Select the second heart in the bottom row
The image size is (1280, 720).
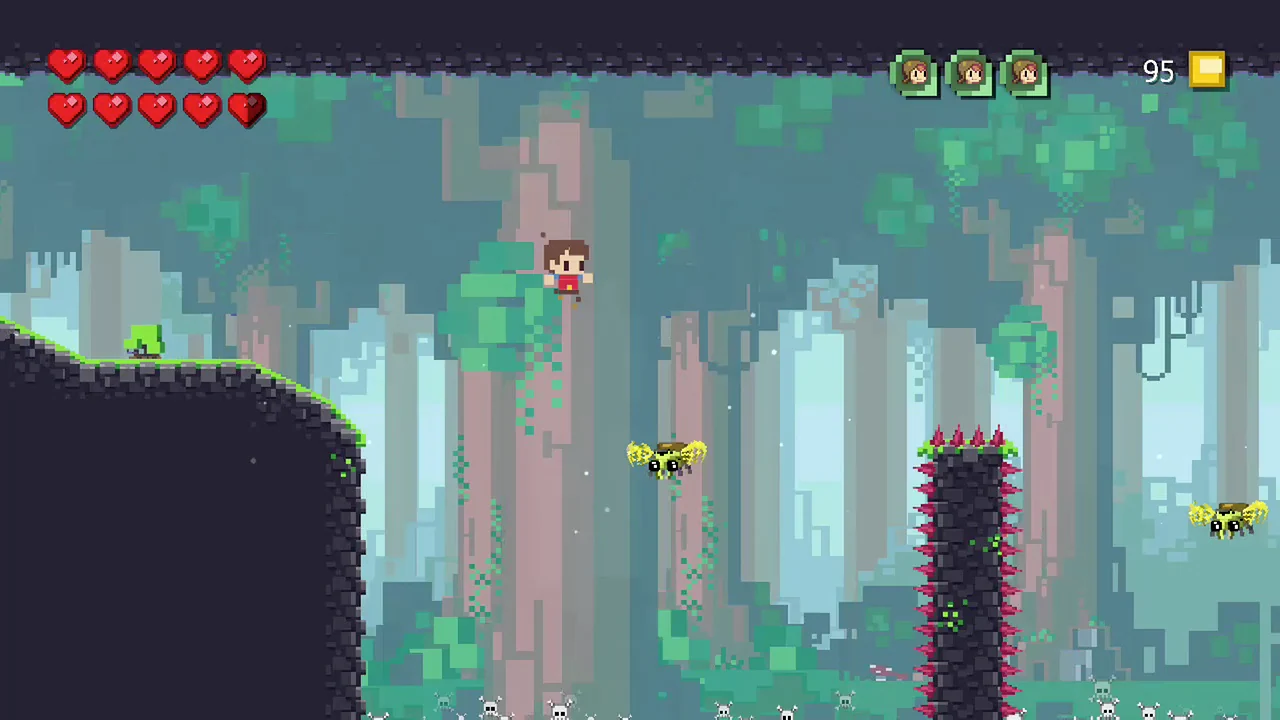pos(111,109)
